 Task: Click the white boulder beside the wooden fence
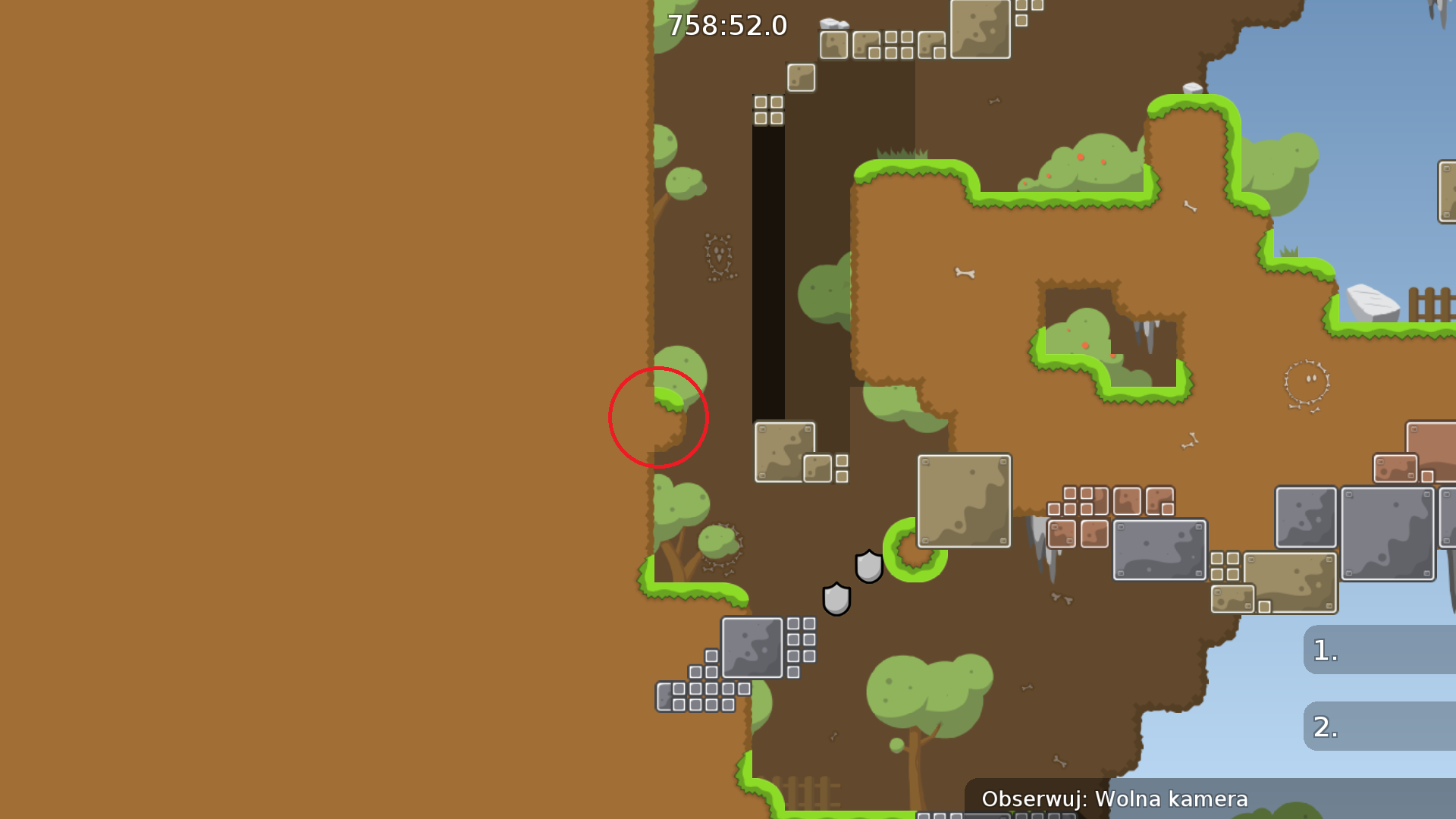point(1373,303)
